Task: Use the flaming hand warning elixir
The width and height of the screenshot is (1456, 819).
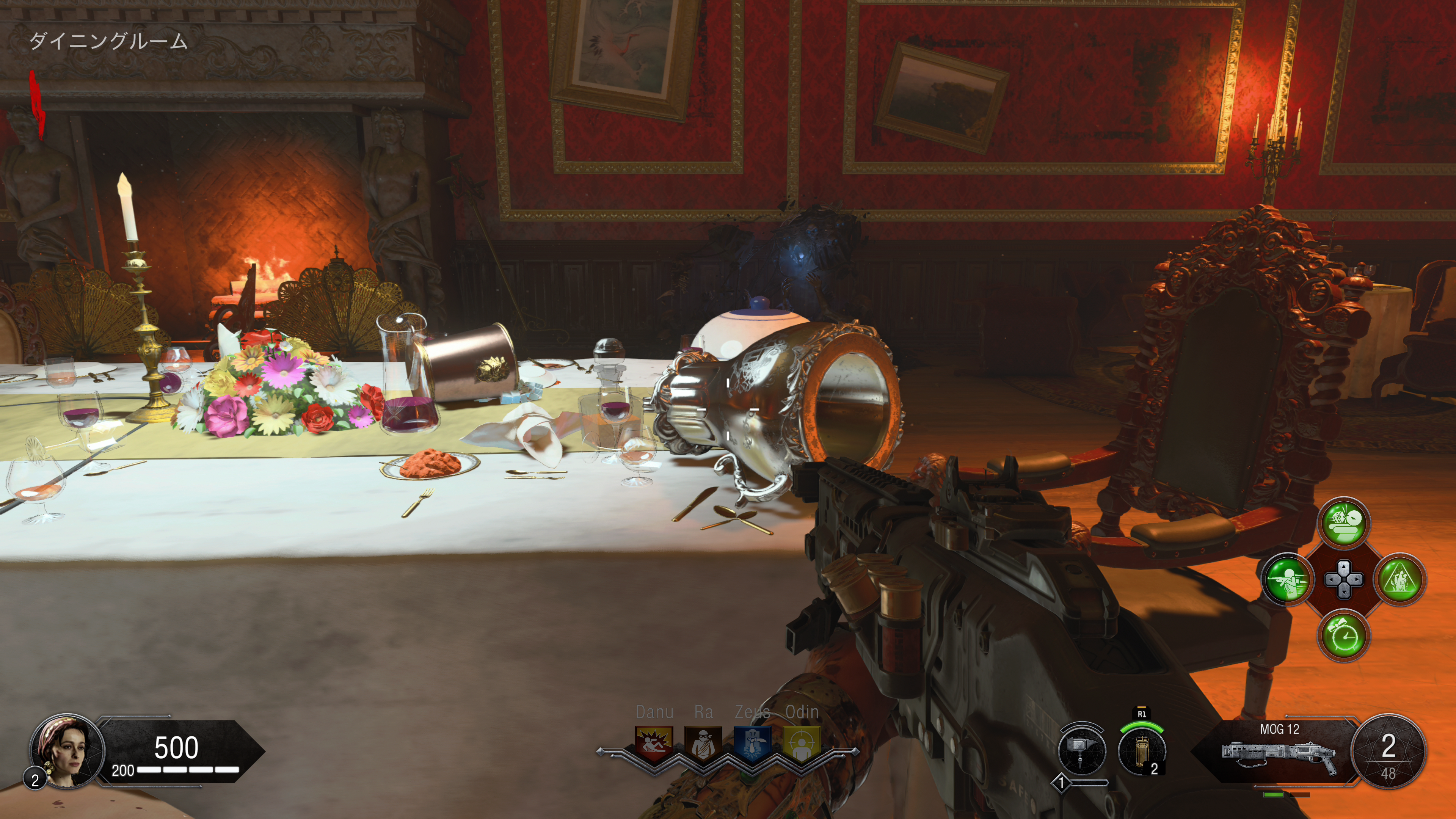Action: [1400, 579]
